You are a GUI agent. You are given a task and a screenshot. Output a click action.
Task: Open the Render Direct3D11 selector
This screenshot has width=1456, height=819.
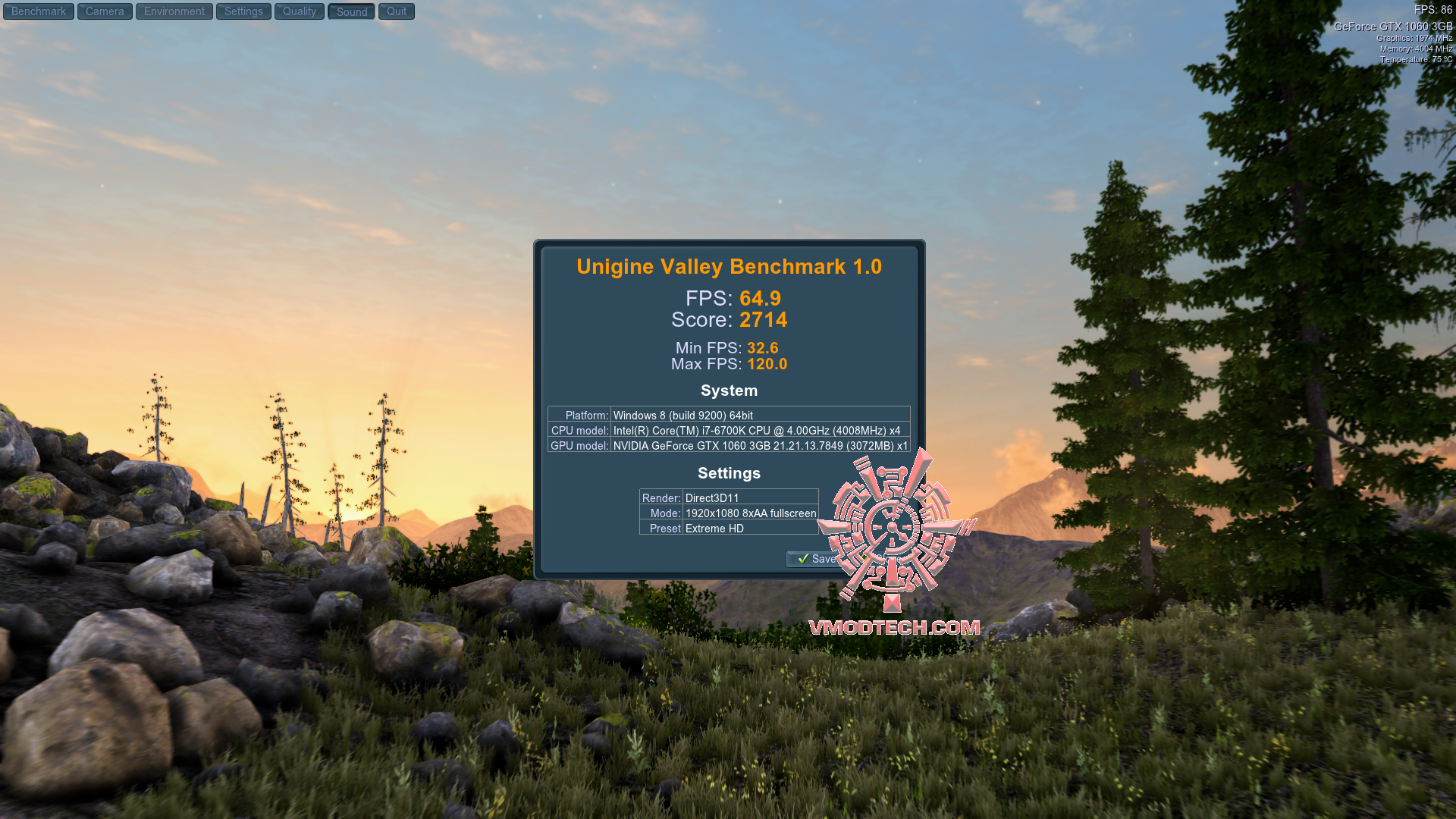[750, 498]
